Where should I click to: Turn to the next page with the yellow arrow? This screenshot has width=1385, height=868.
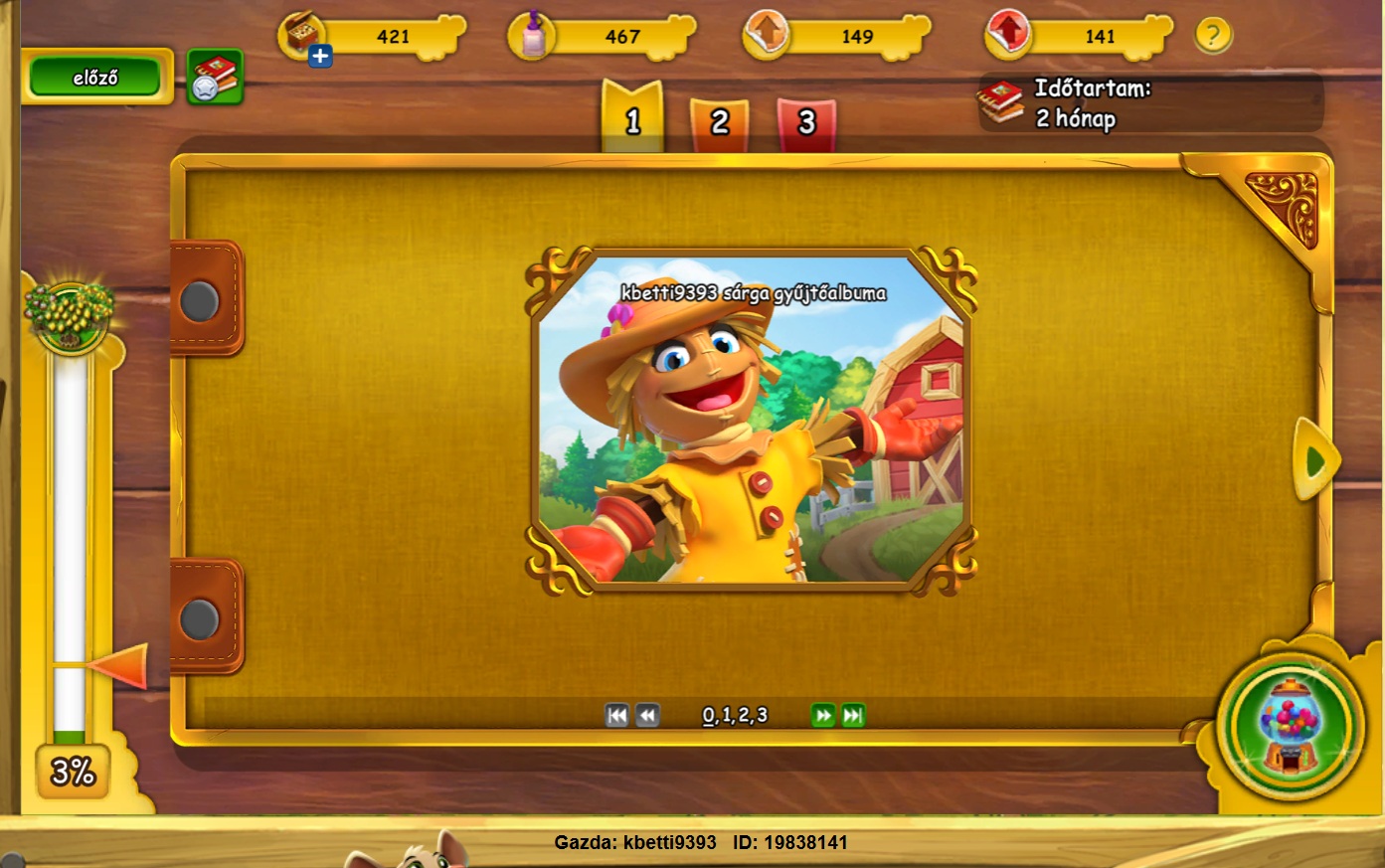1315,460
